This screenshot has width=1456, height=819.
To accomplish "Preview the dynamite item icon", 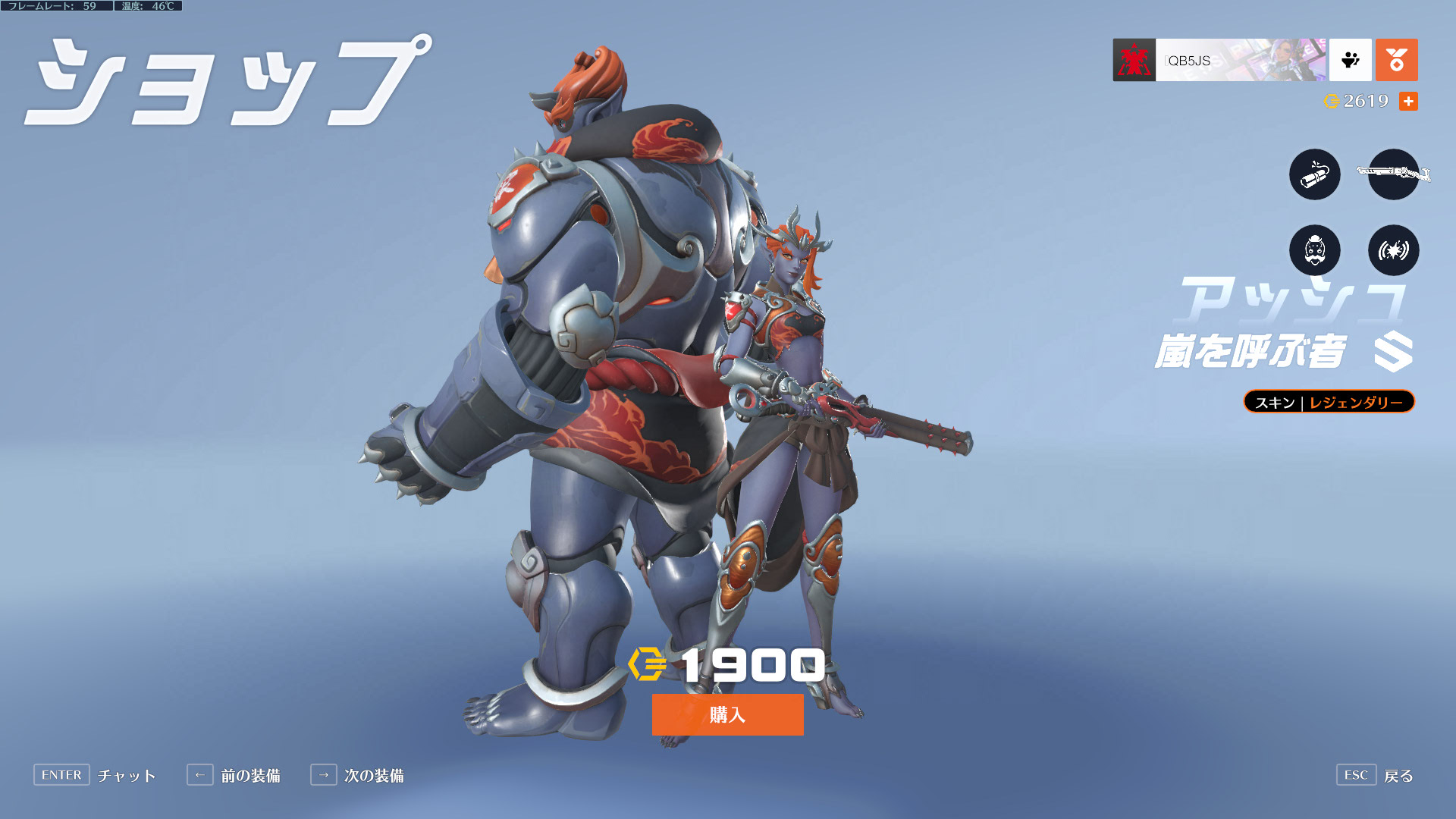I will 1314,174.
